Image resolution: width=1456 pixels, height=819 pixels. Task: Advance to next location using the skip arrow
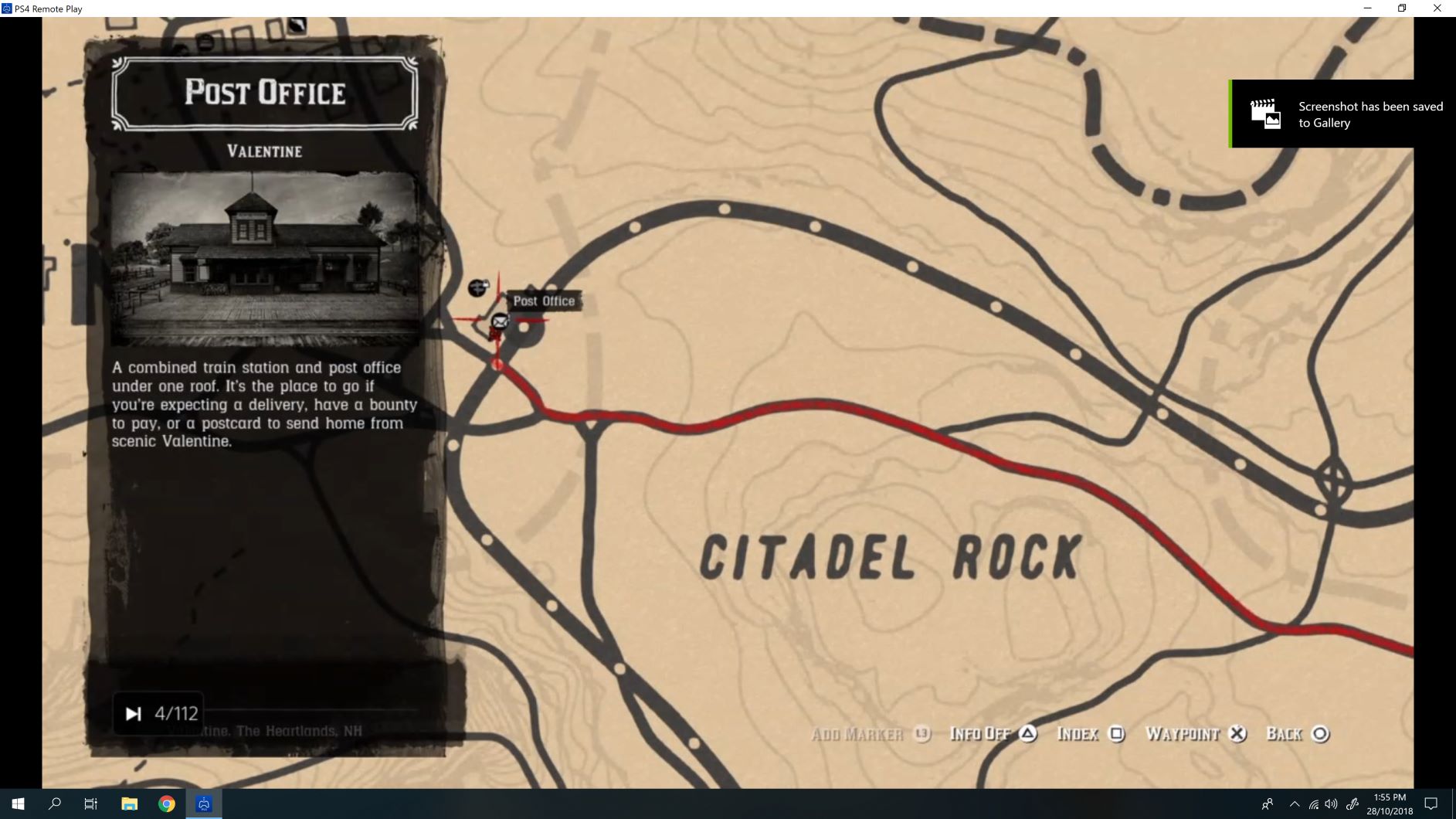tap(133, 712)
